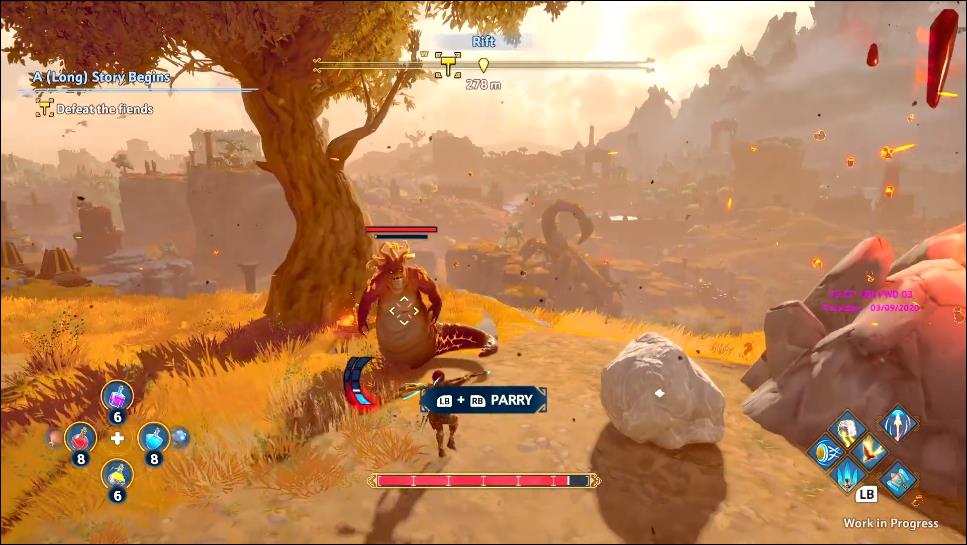Click the quest objective marker on the compass

446,65
